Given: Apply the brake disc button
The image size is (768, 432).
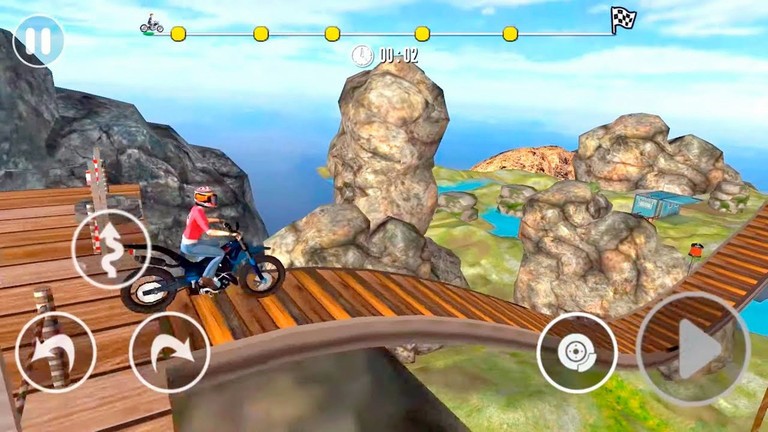Looking at the screenshot, I should tap(577, 353).
